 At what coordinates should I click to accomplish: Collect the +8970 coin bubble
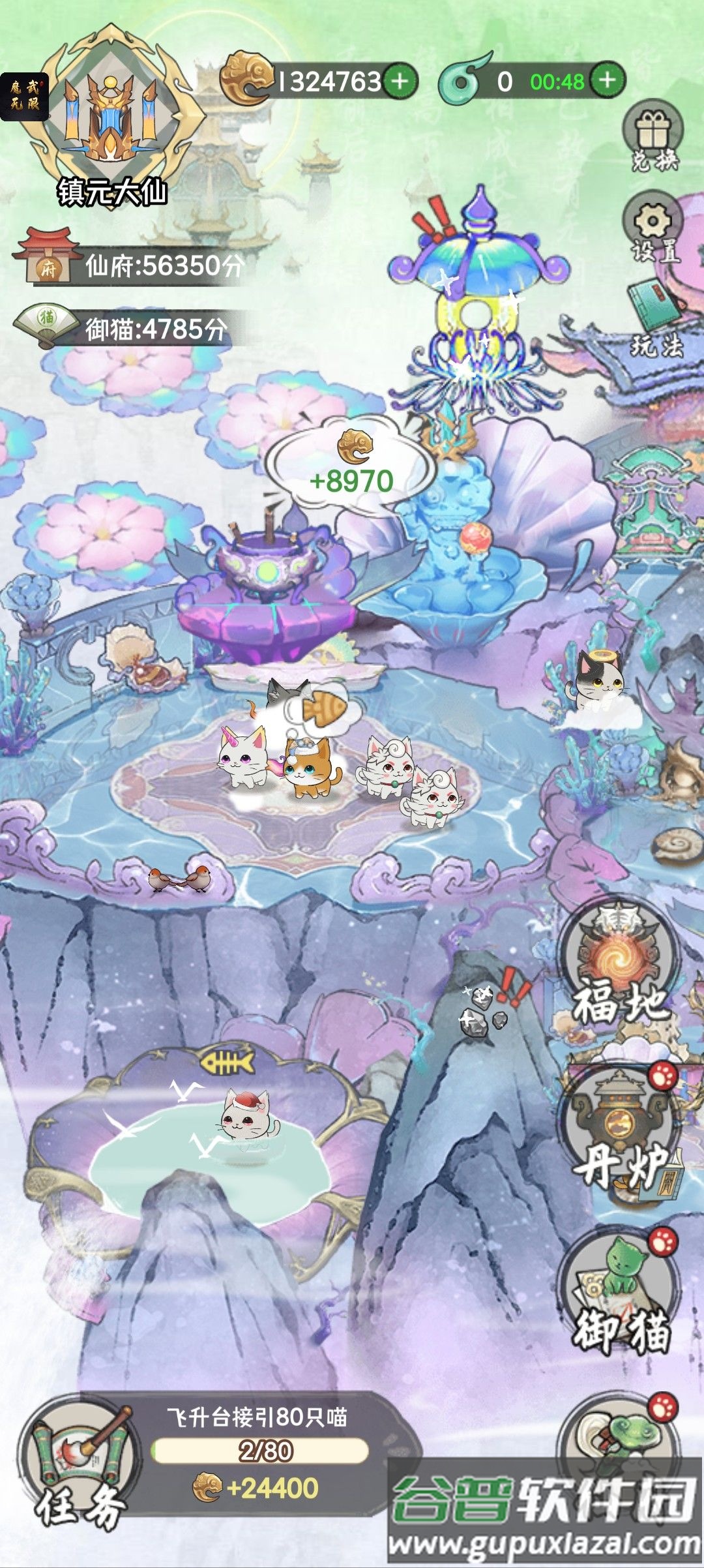point(352,464)
